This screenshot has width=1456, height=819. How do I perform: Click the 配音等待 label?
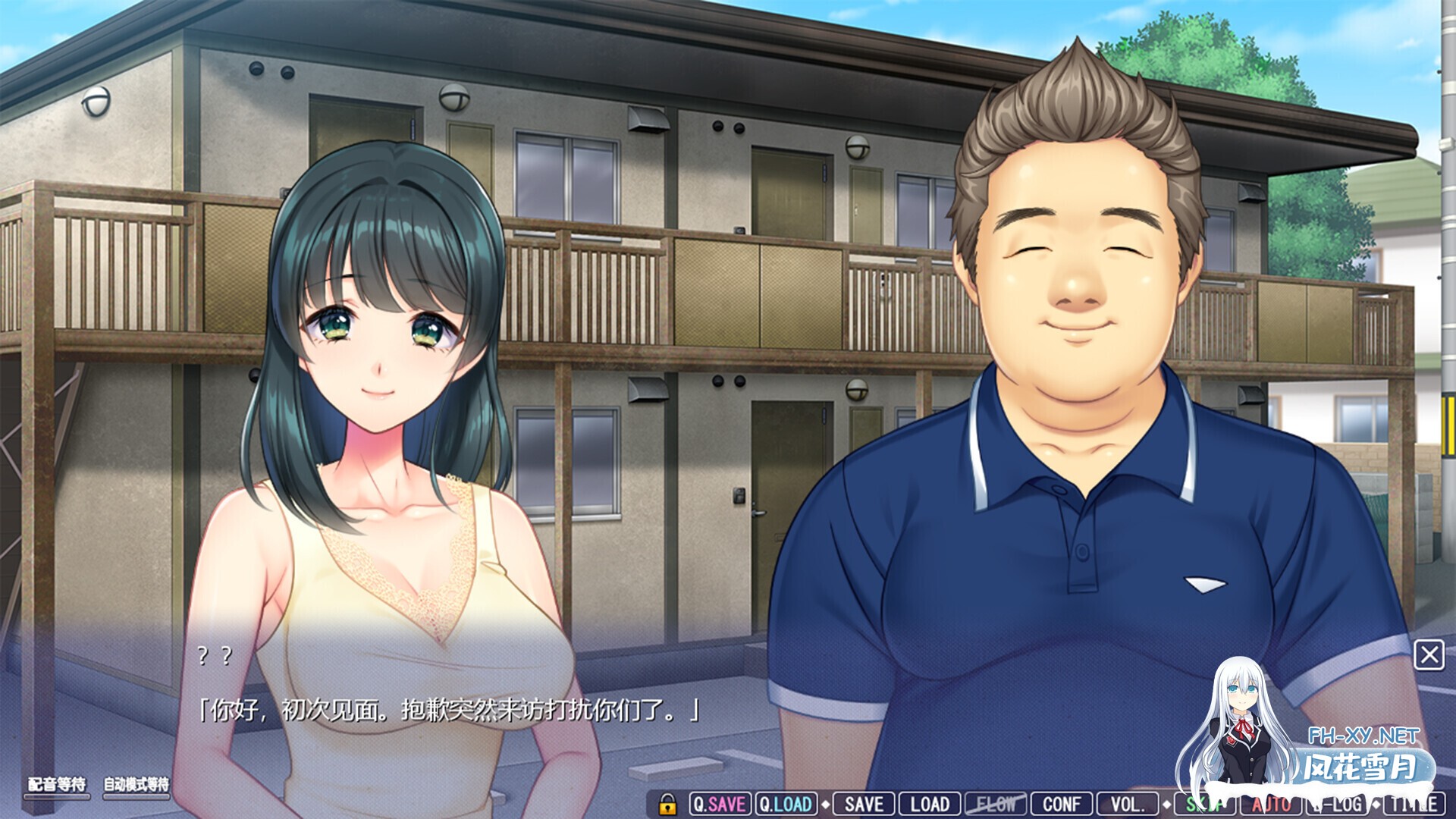coord(57,784)
